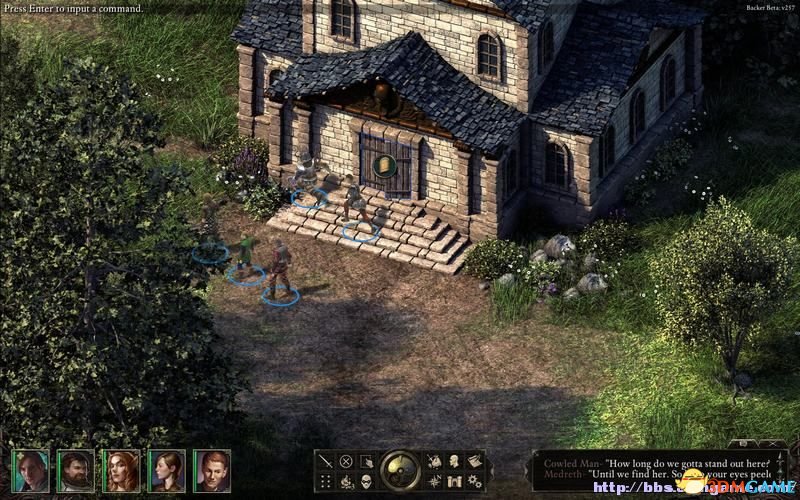Open the options gears icon

pos(474,481)
